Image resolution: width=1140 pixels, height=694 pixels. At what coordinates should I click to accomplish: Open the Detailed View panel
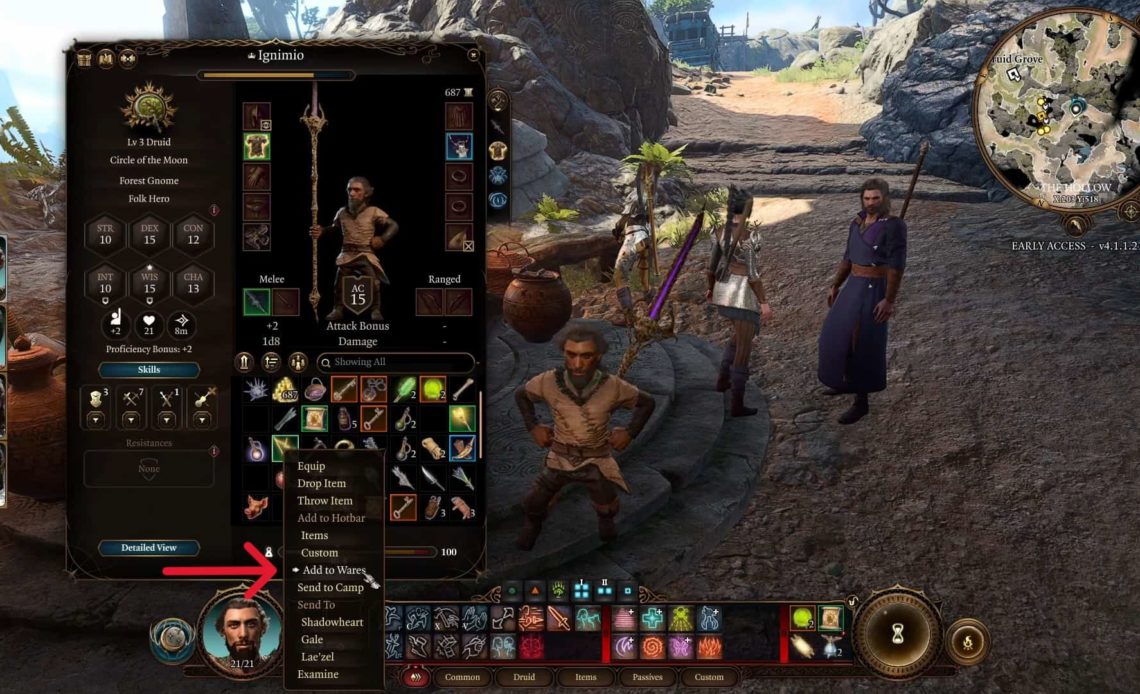(148, 548)
